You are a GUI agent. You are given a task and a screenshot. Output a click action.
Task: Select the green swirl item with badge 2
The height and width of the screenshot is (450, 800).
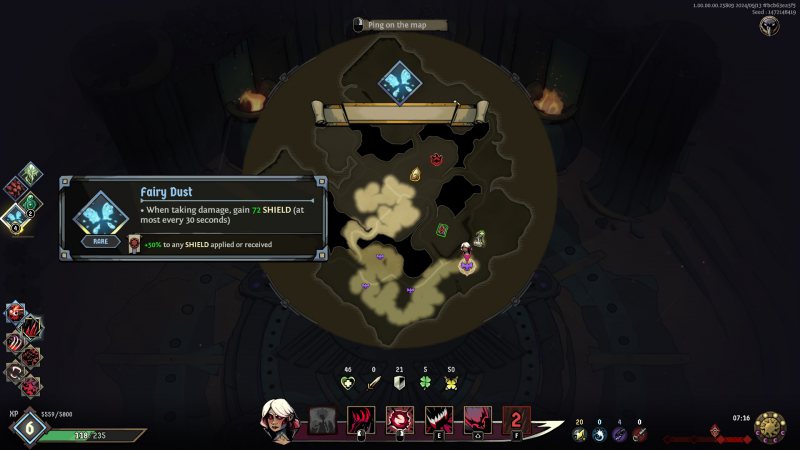tap(30, 201)
